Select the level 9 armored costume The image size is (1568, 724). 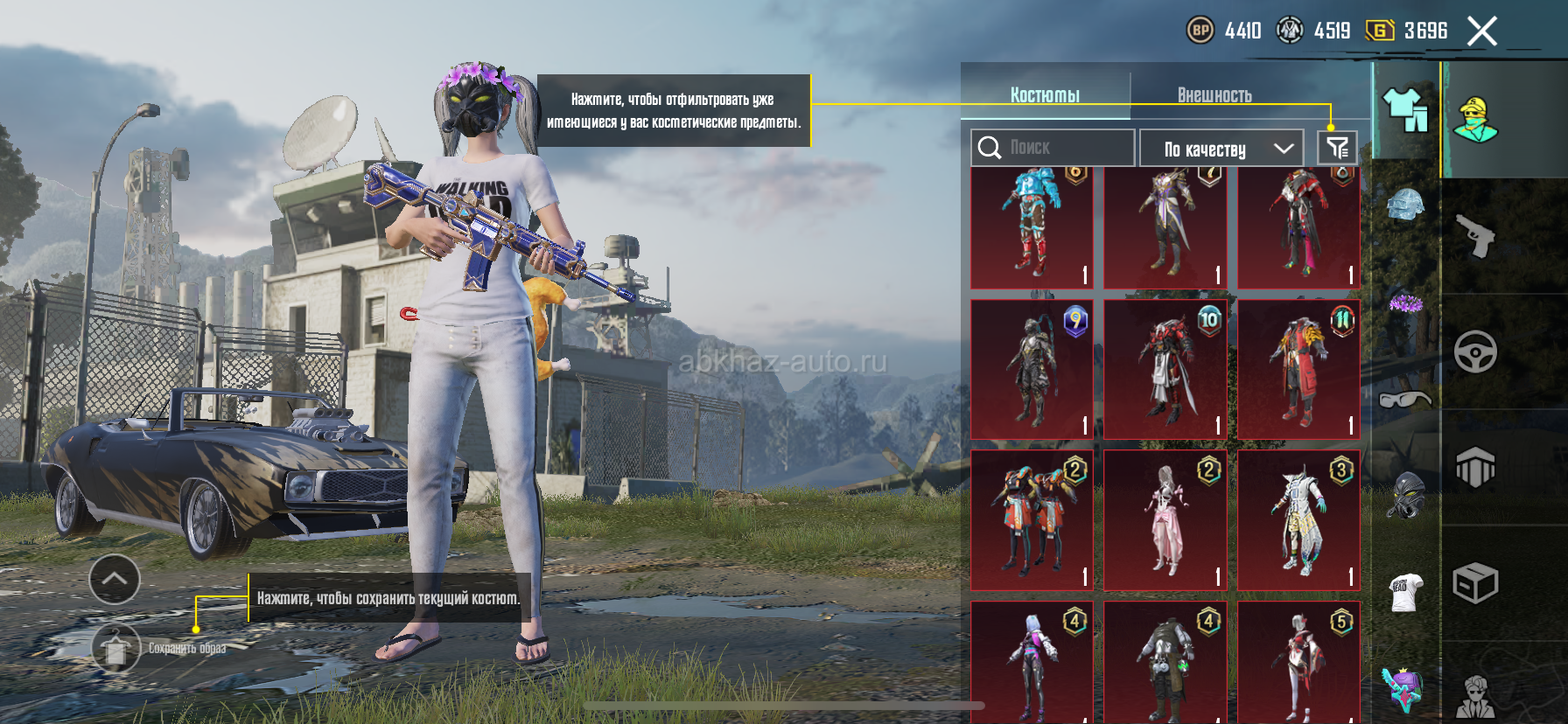(x=1032, y=369)
